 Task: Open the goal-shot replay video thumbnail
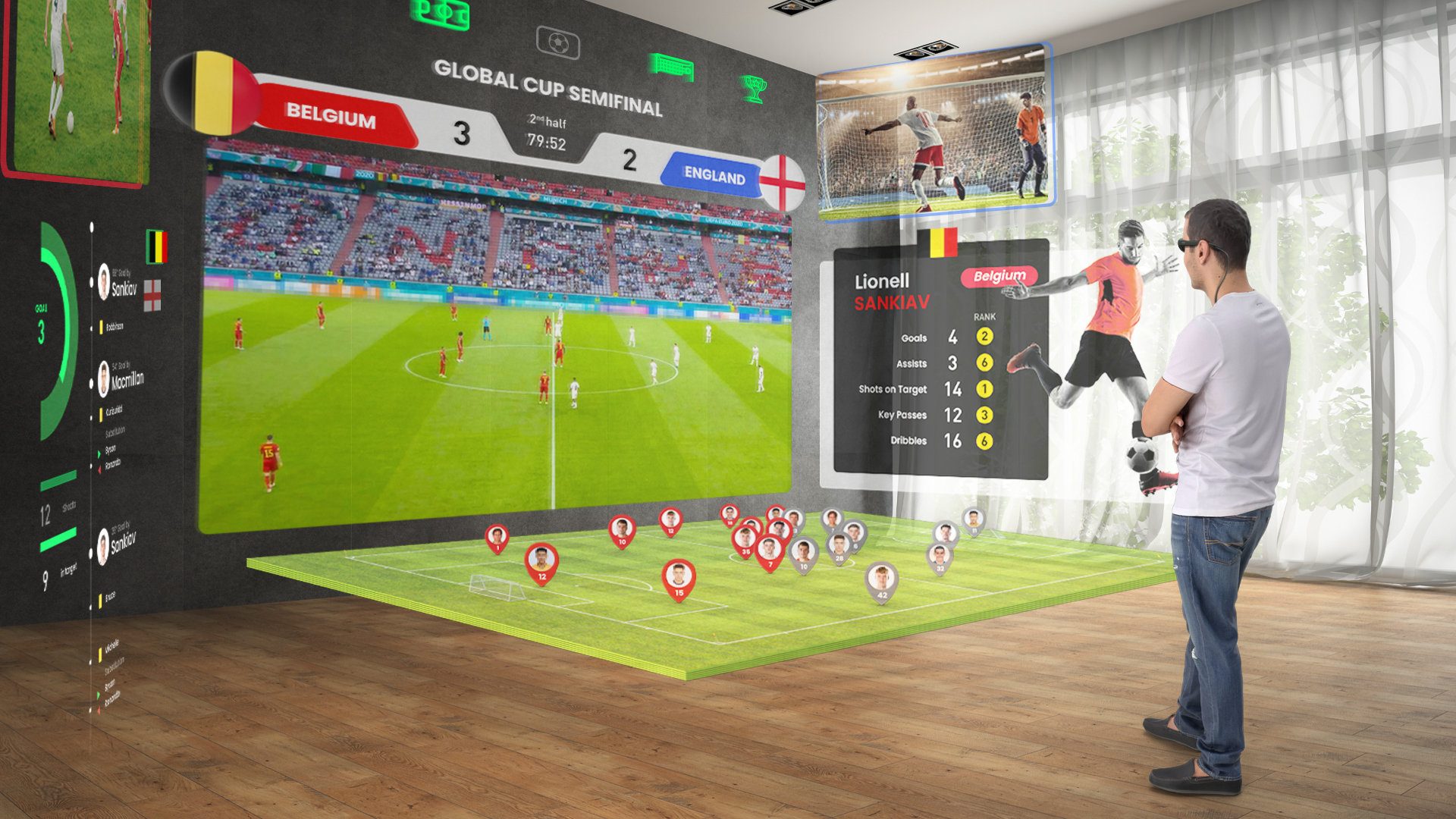pyautogui.click(x=934, y=131)
